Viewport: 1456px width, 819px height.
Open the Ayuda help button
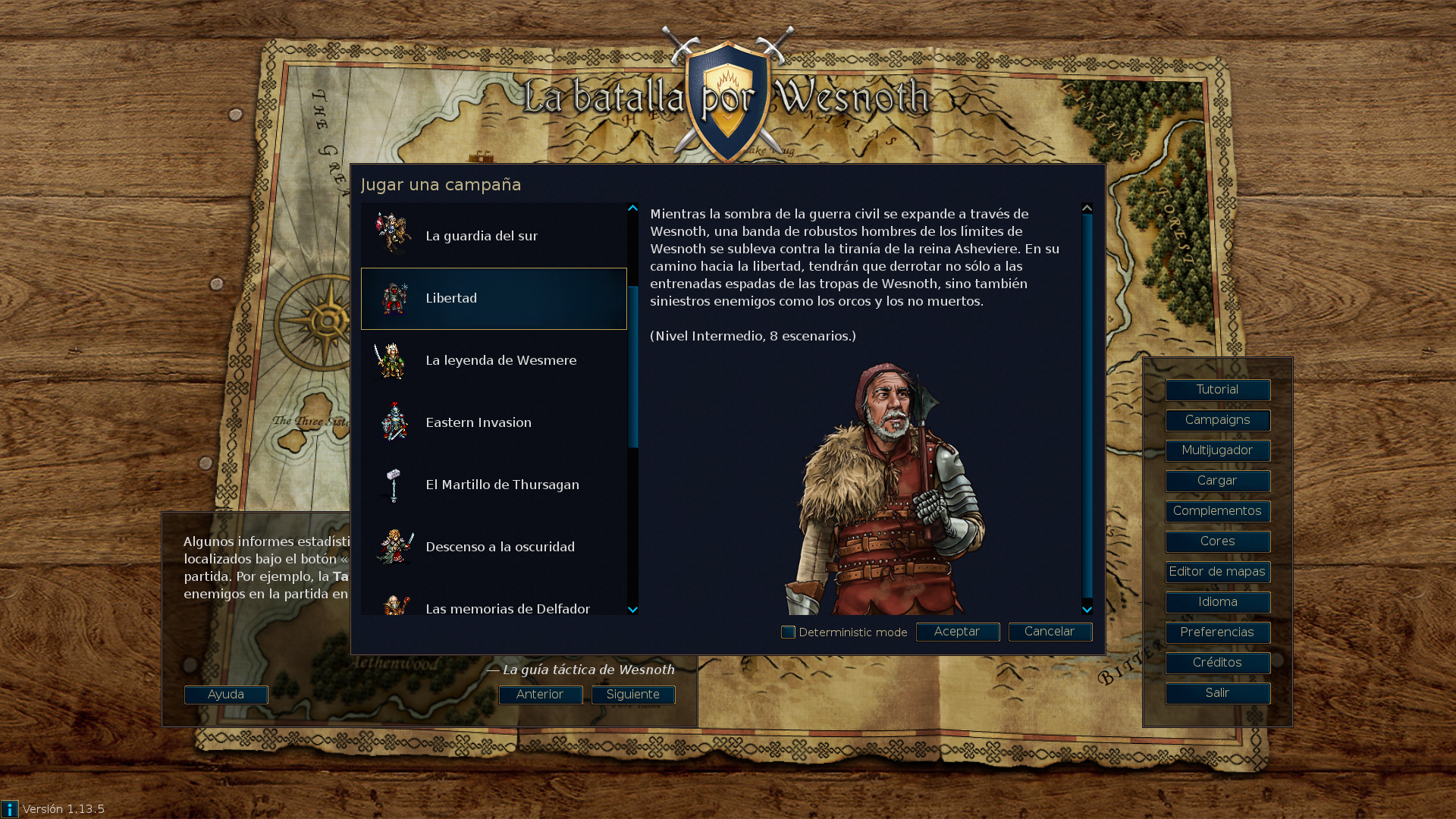pos(226,695)
